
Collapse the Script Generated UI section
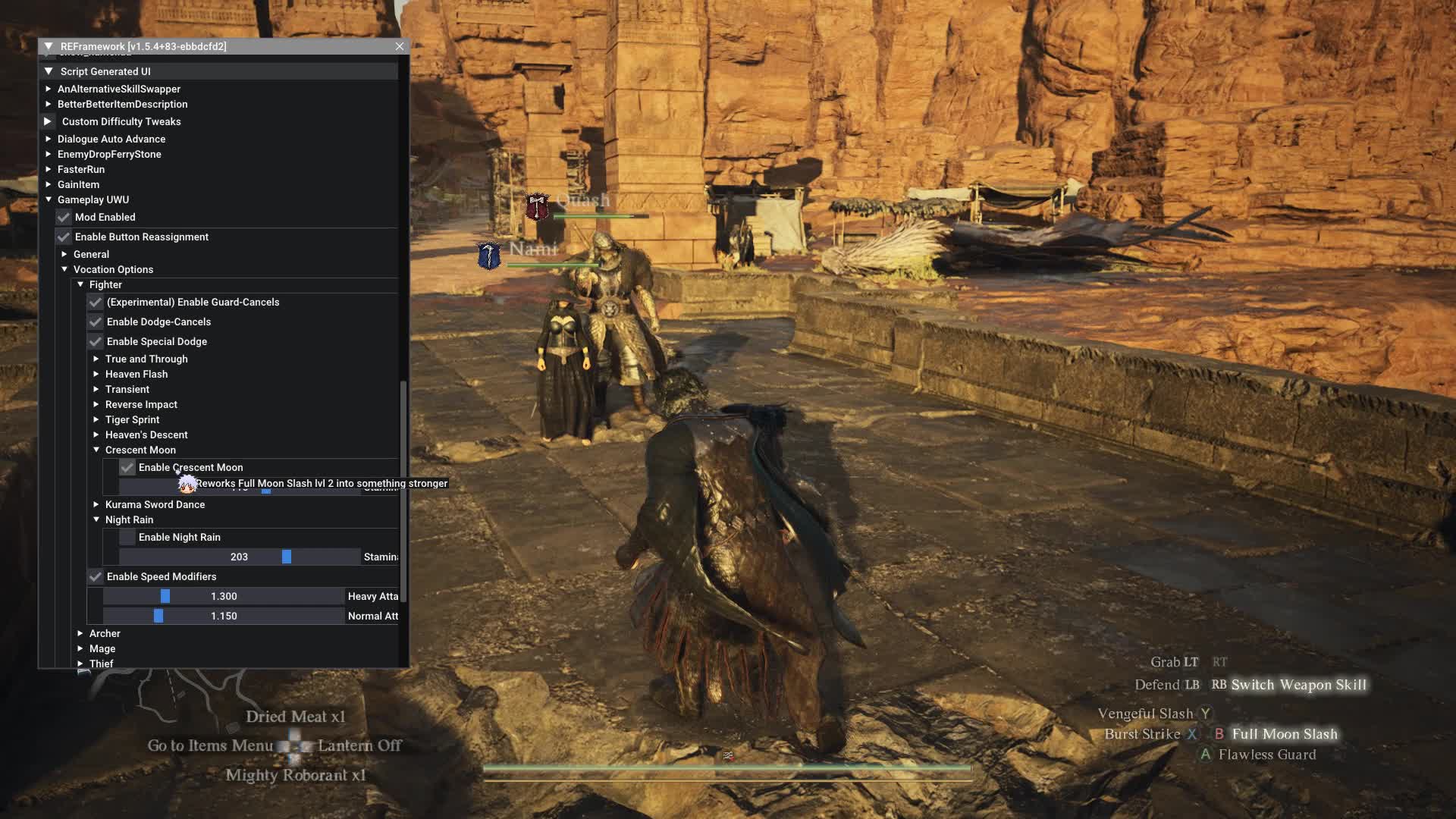point(49,71)
